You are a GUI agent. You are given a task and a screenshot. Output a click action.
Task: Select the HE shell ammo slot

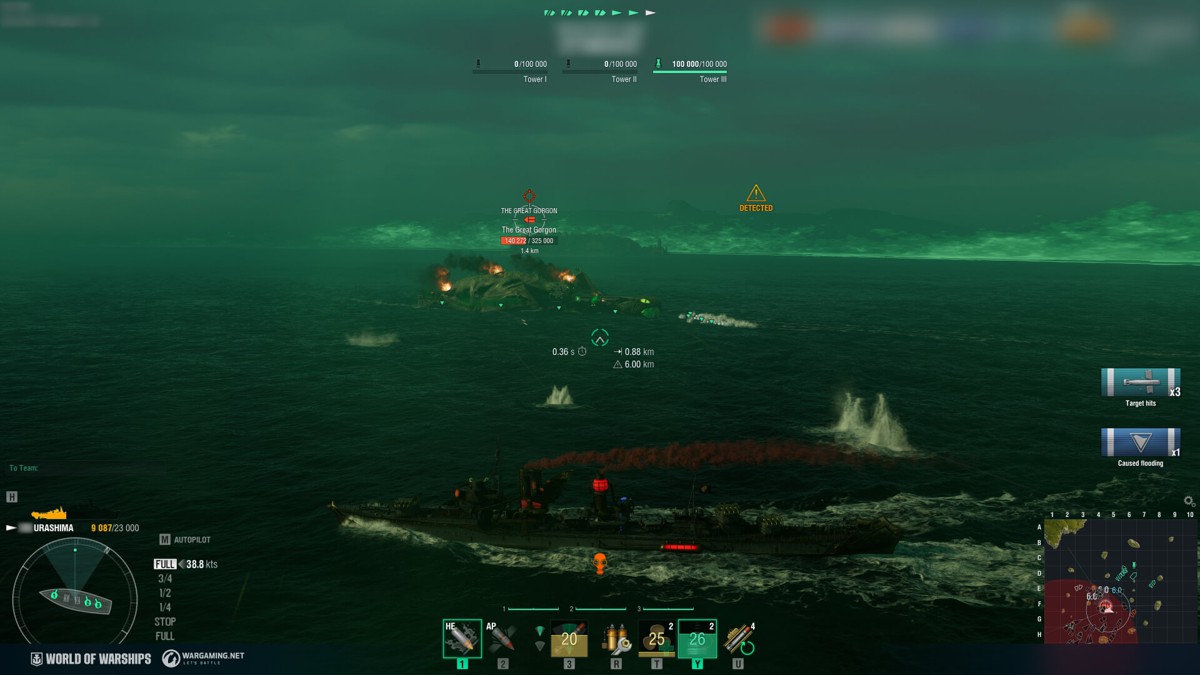[x=461, y=639]
